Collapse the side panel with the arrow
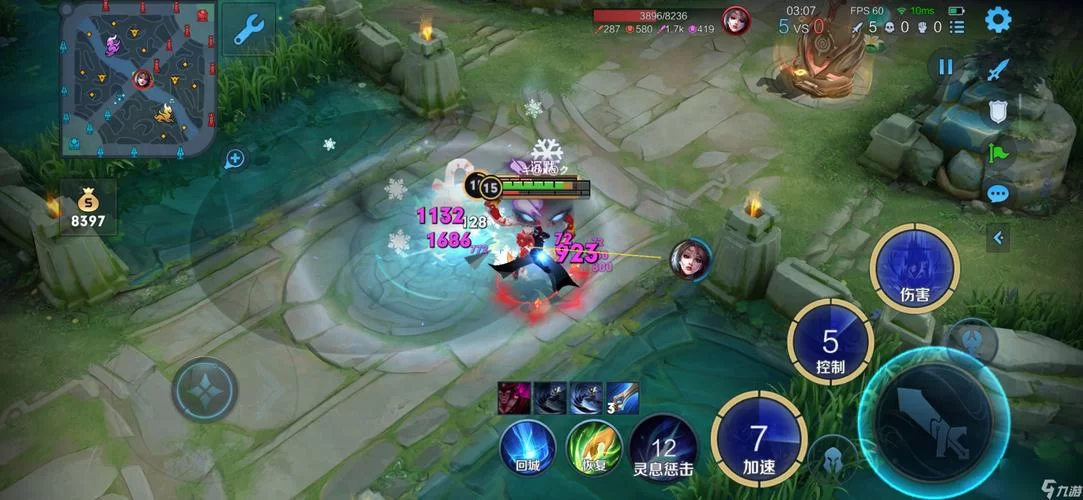The width and height of the screenshot is (1083, 500). (998, 238)
